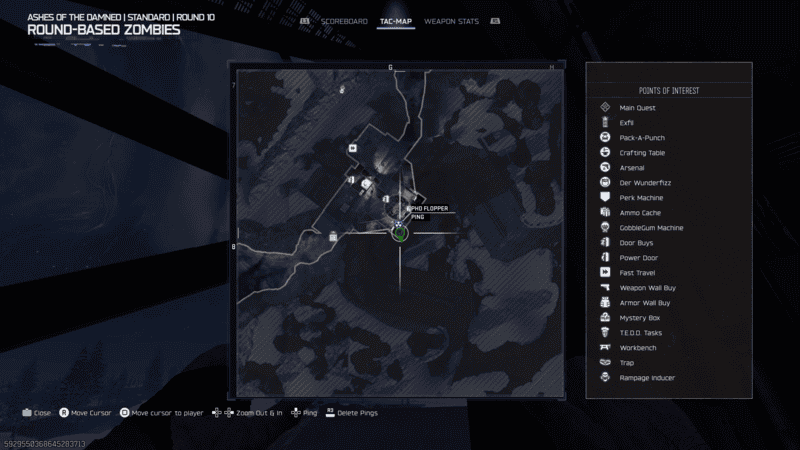Choose Main Quest in points of interest

tap(638, 107)
